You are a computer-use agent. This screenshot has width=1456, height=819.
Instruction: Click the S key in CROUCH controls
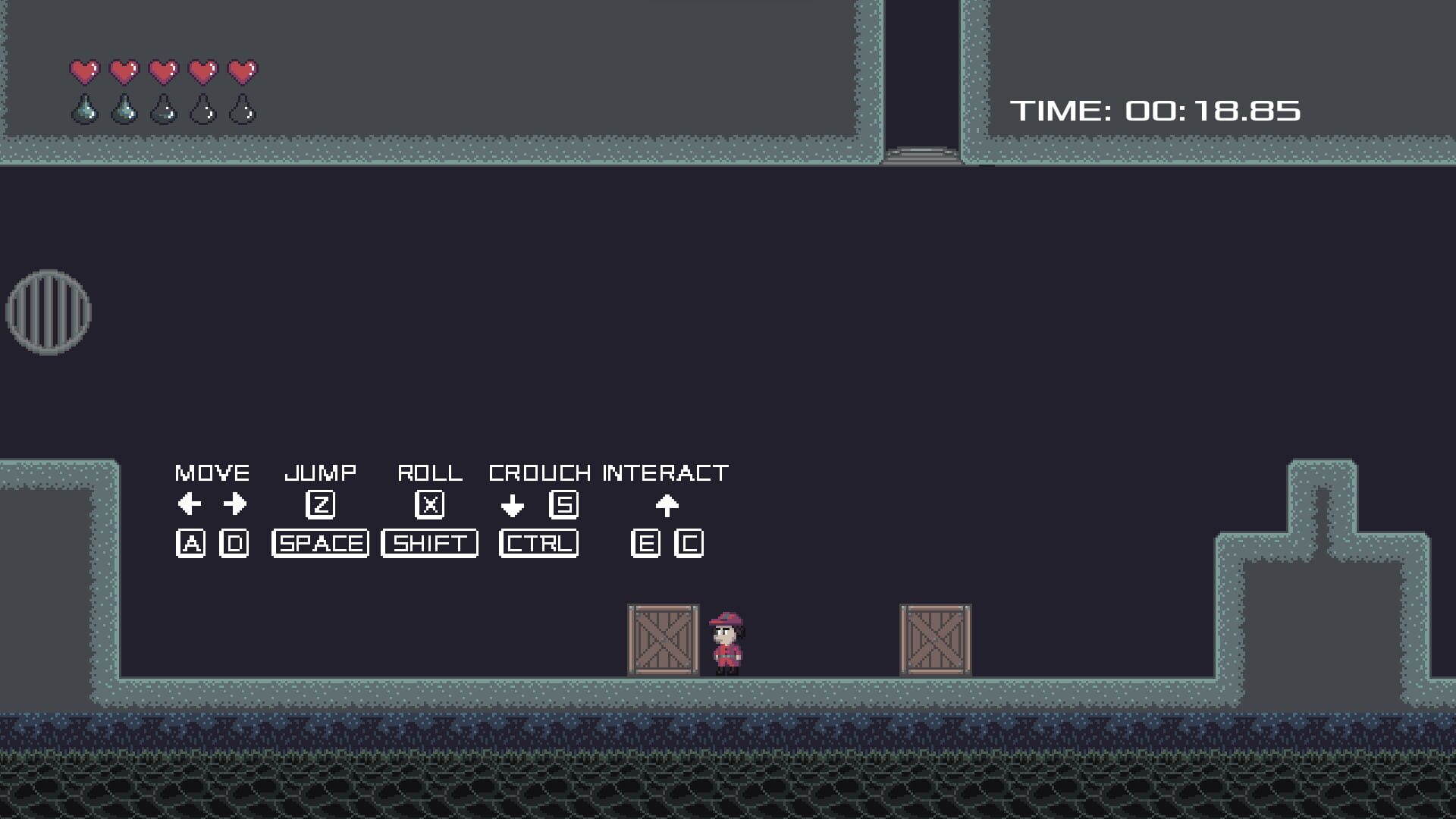pyautogui.click(x=565, y=503)
